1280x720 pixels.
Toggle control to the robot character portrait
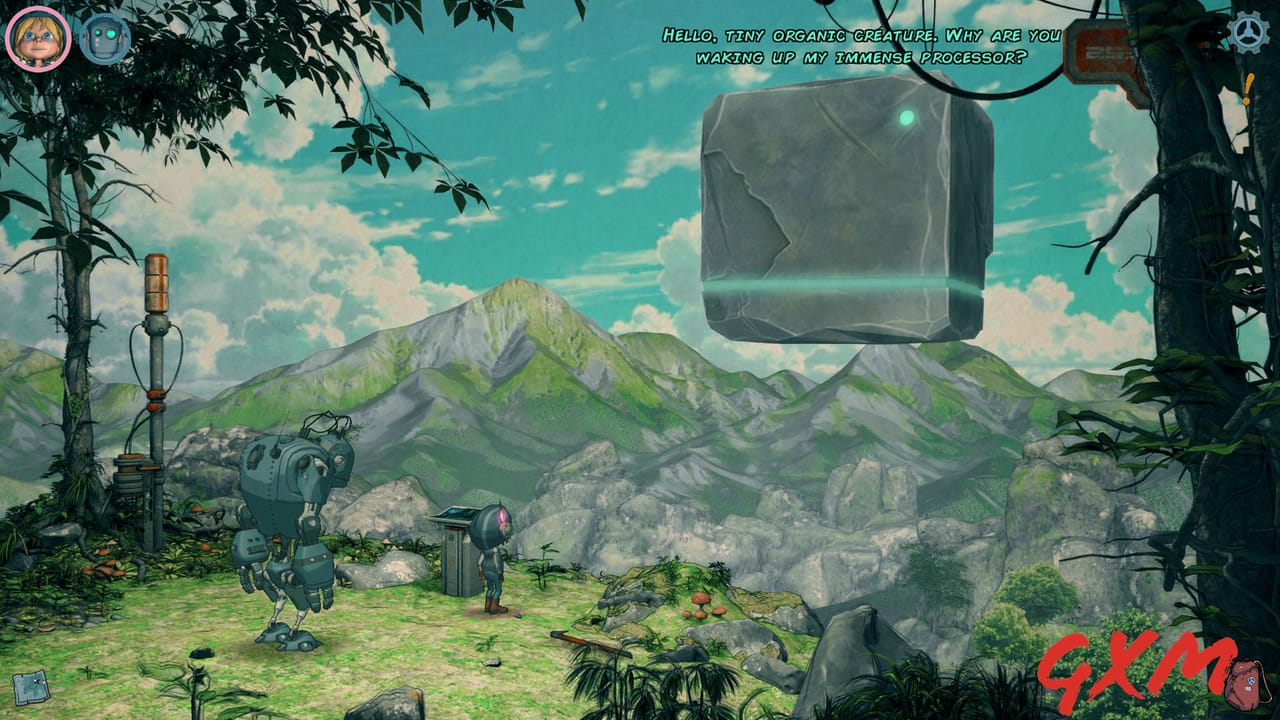(x=103, y=36)
